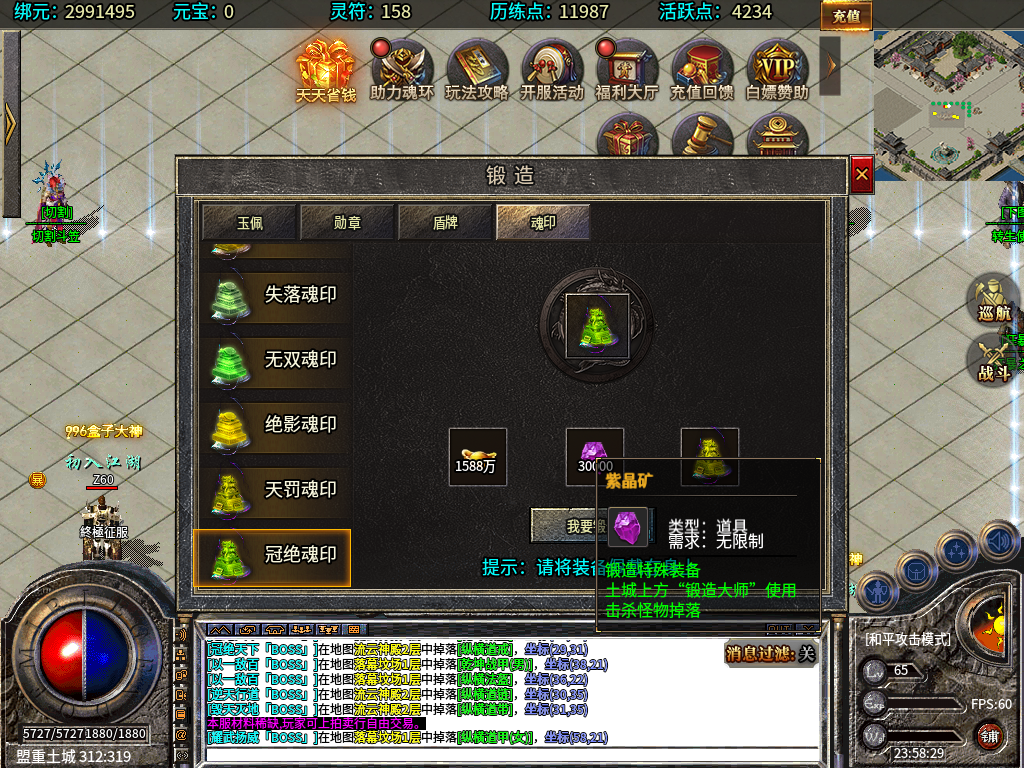Open 助力魂环 event icon
The height and width of the screenshot is (768, 1024).
point(402,70)
